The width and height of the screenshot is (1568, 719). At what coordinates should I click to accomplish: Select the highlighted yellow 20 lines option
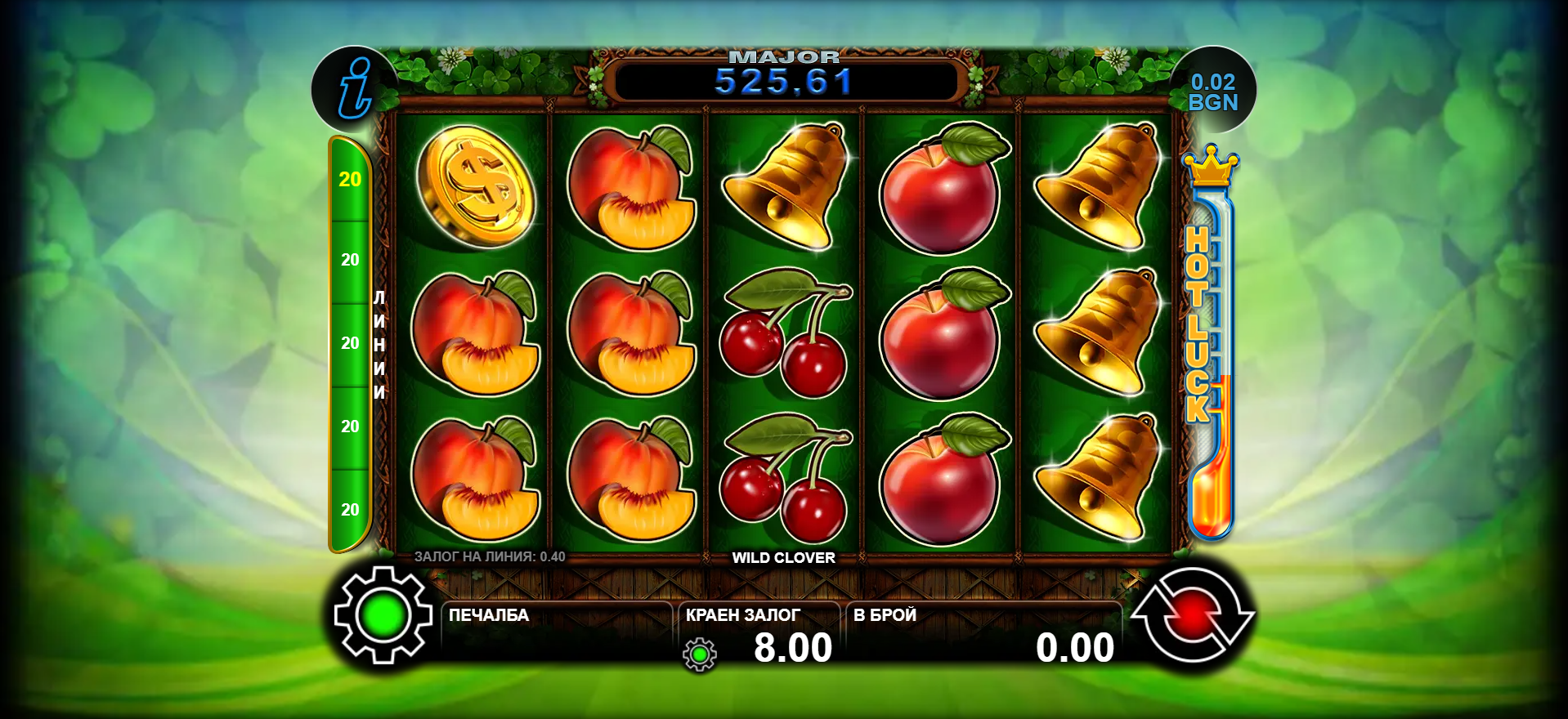coord(350,180)
